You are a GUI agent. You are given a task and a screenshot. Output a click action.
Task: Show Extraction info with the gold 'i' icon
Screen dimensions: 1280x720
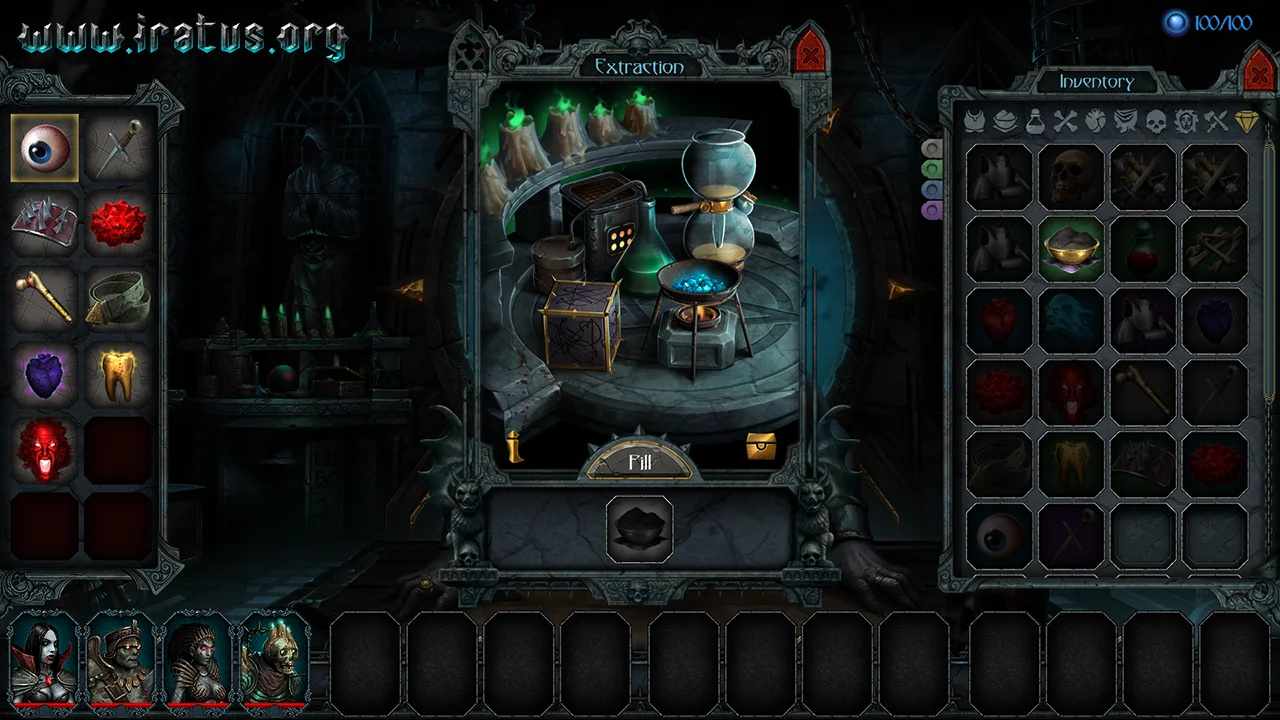click(x=515, y=447)
